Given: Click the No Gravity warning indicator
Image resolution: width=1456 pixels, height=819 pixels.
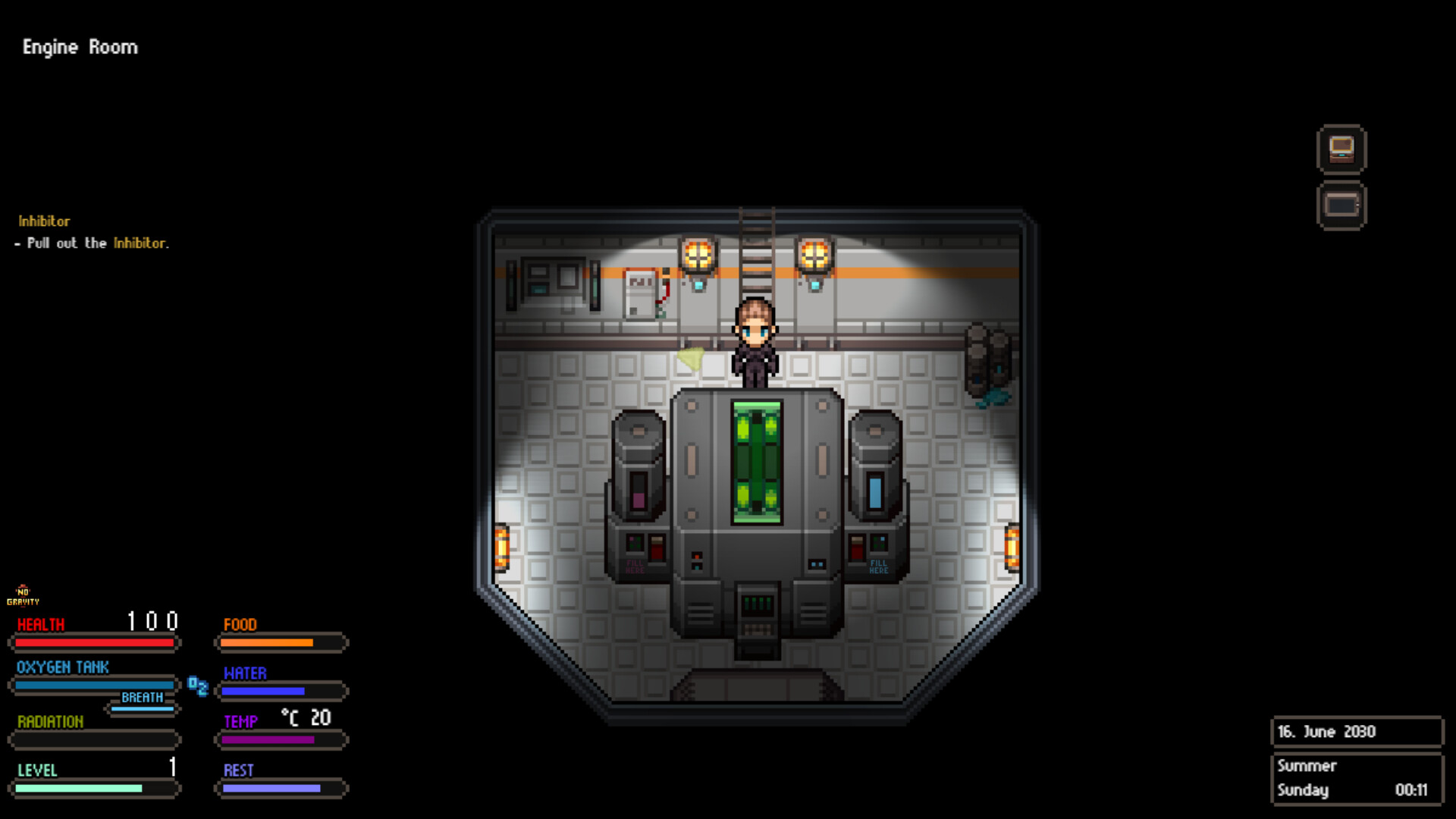Looking at the screenshot, I should point(24,597).
